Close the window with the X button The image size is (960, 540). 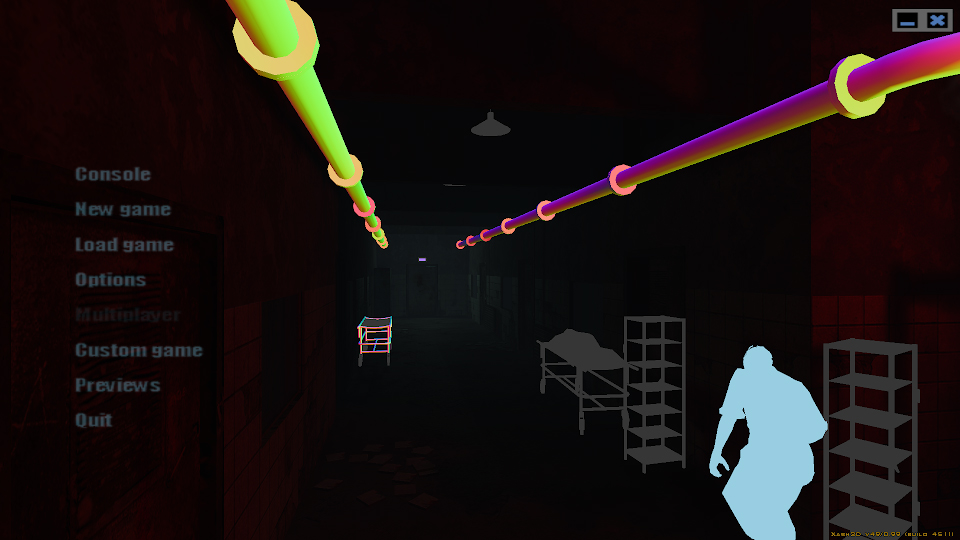[937, 20]
